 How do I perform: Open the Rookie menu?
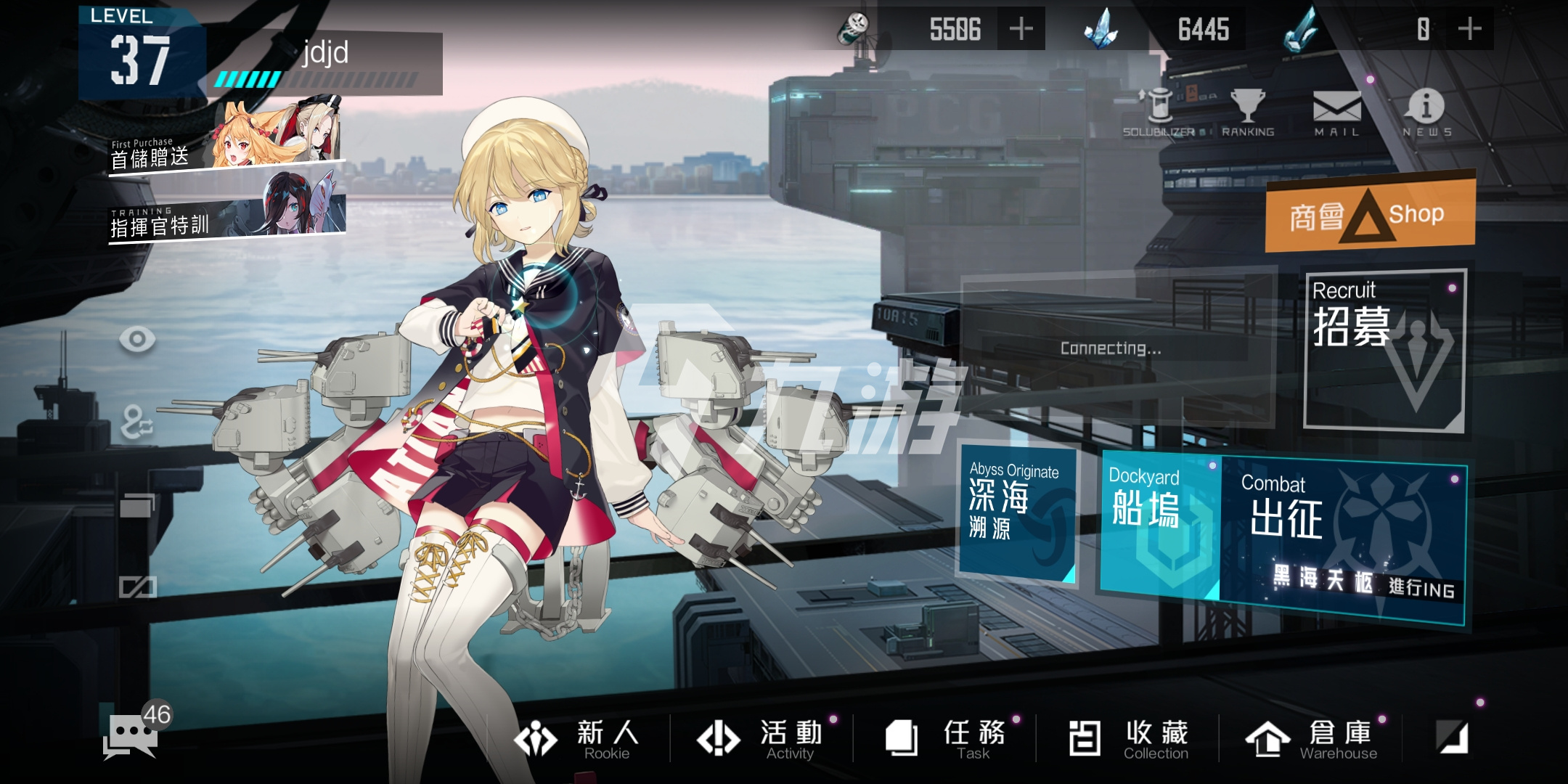click(578, 739)
